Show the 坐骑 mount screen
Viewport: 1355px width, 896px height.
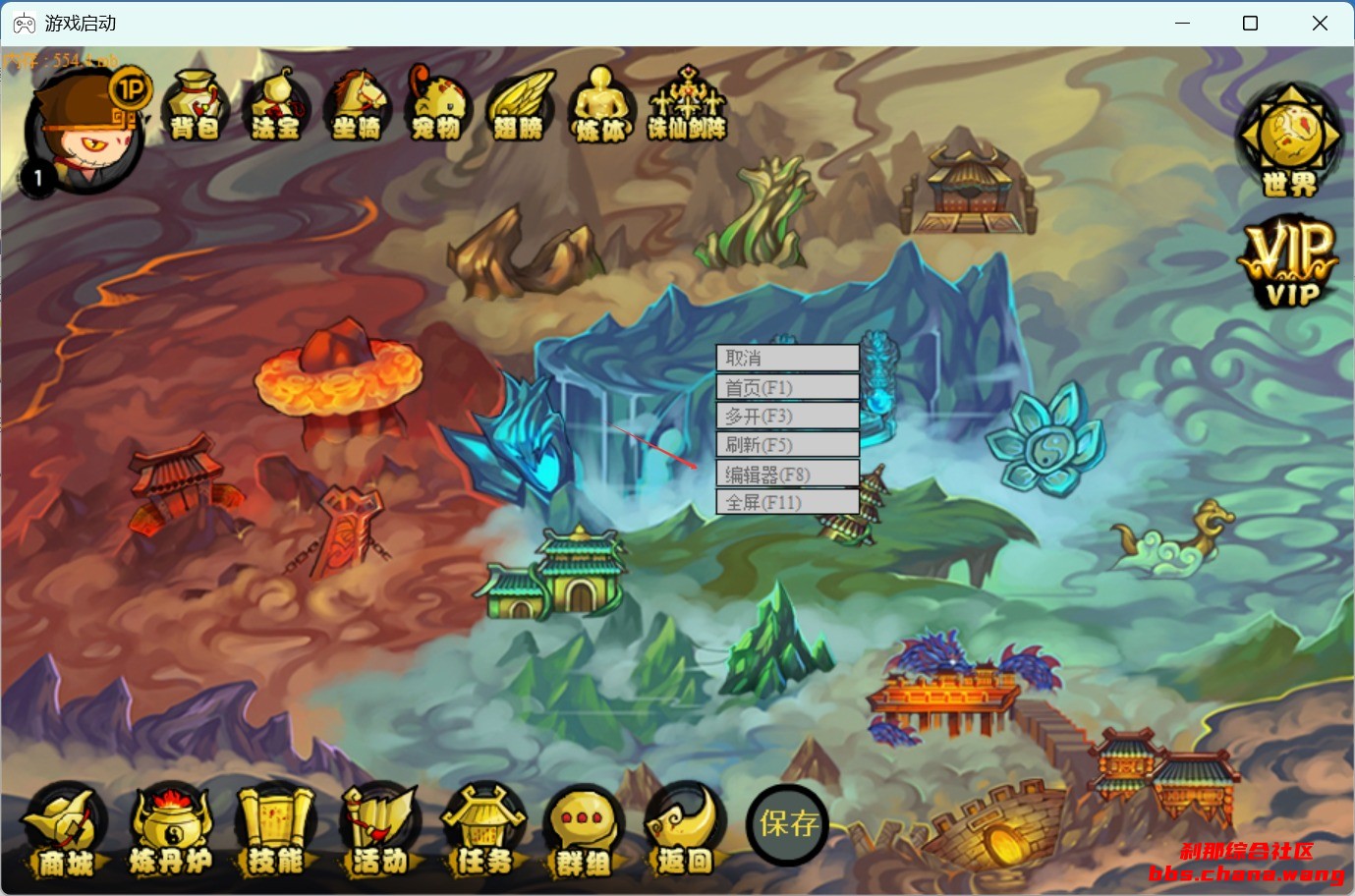[357, 105]
